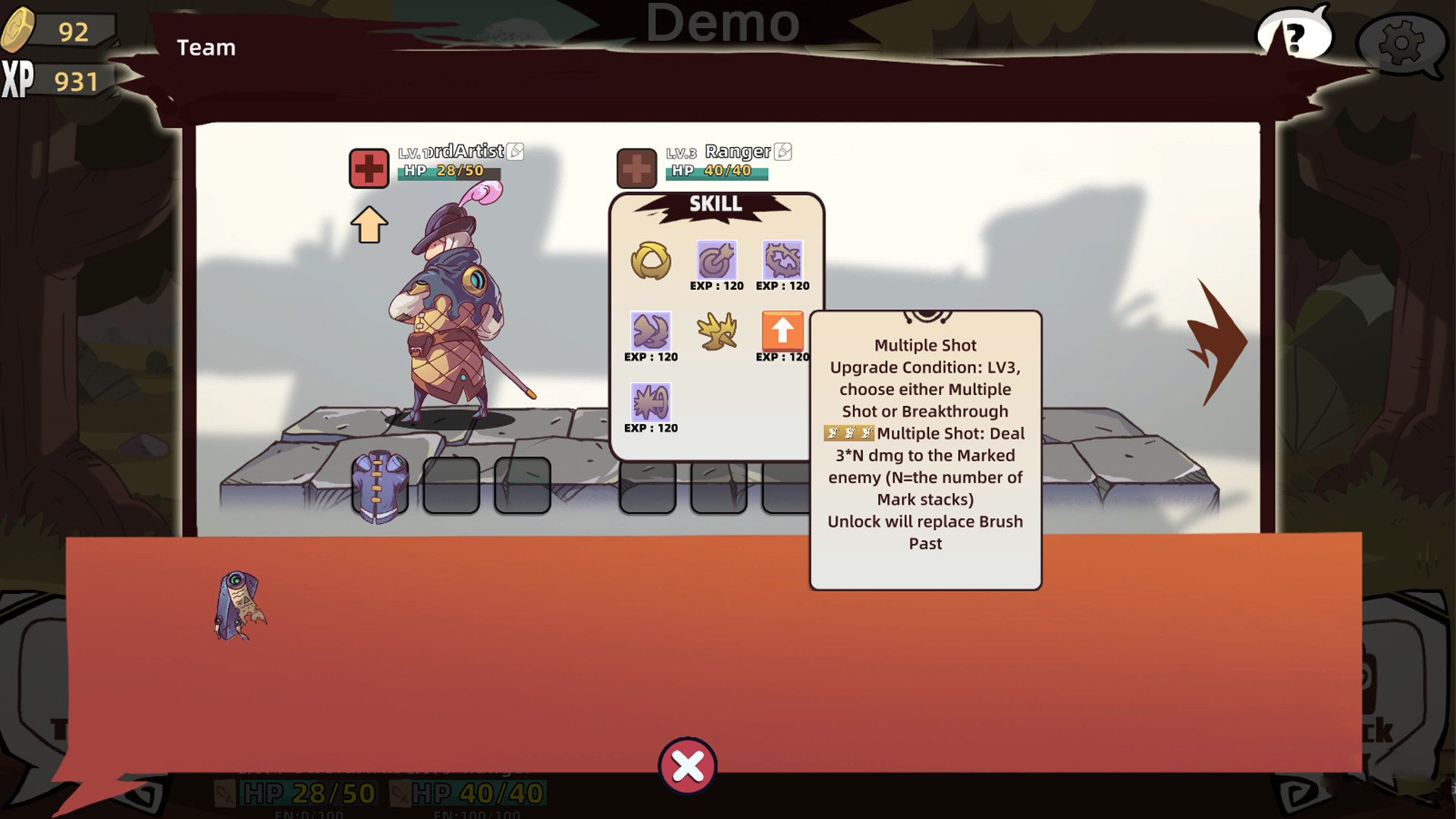Pick the hooded cloak item in inventory

[240, 606]
